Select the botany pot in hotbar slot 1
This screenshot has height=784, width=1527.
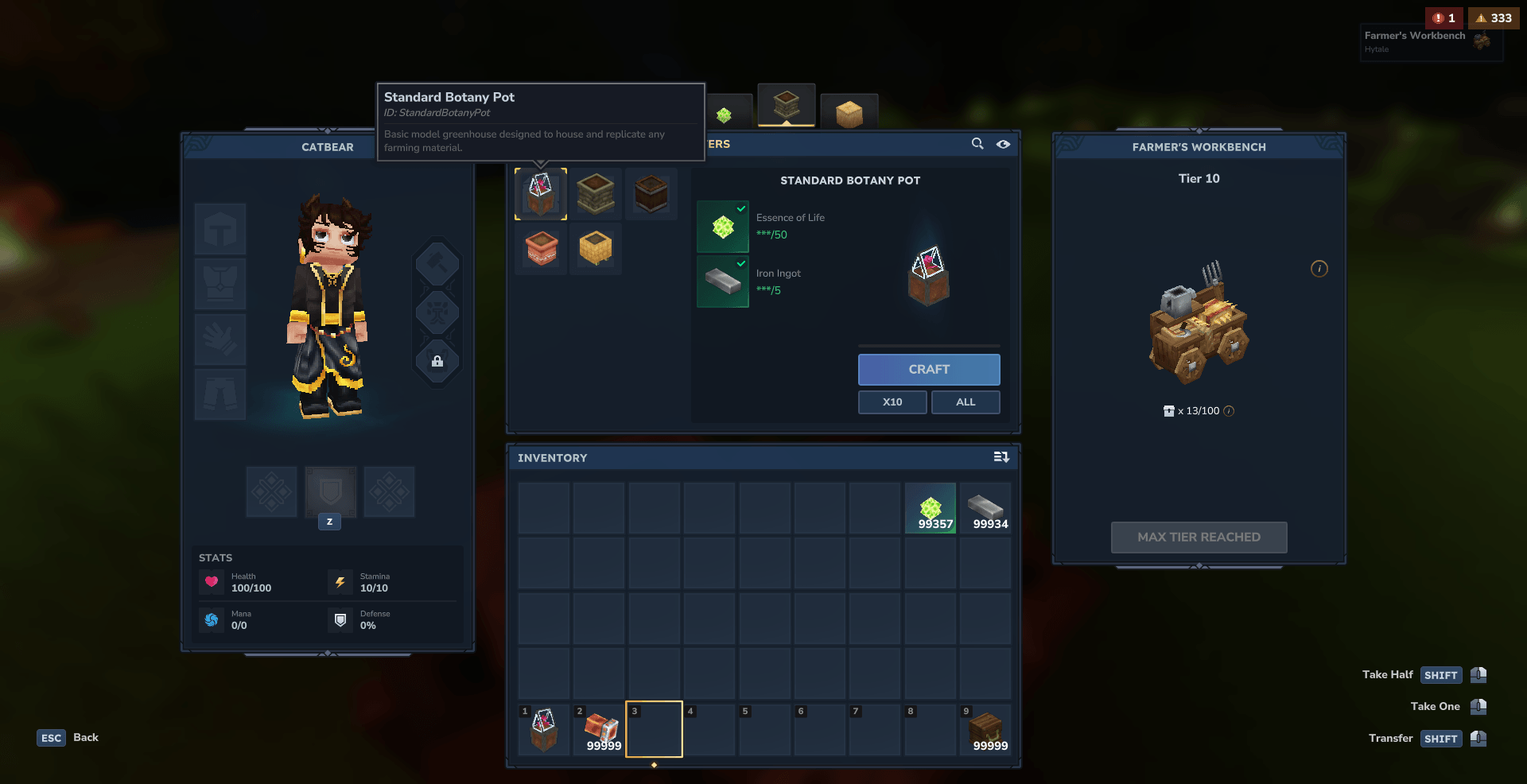[544, 729]
